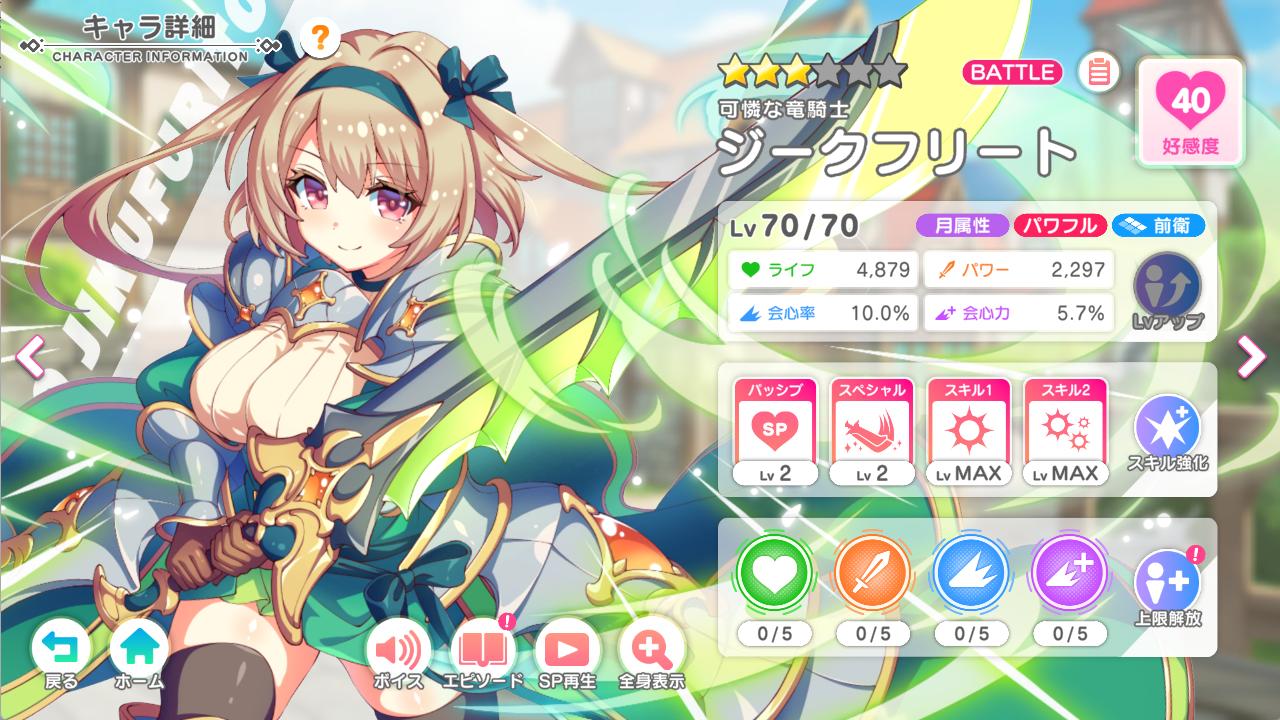Screen dimensions: 1280x720
Task: Open the エピソード episode book
Action: tap(483, 651)
